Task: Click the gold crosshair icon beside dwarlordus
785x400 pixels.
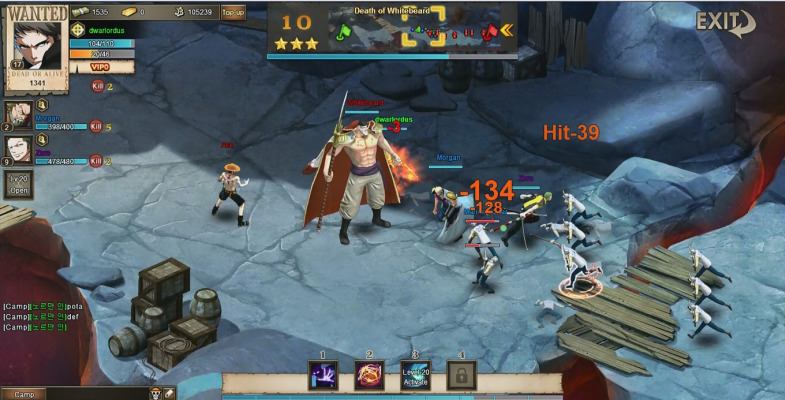Action: tap(78, 30)
